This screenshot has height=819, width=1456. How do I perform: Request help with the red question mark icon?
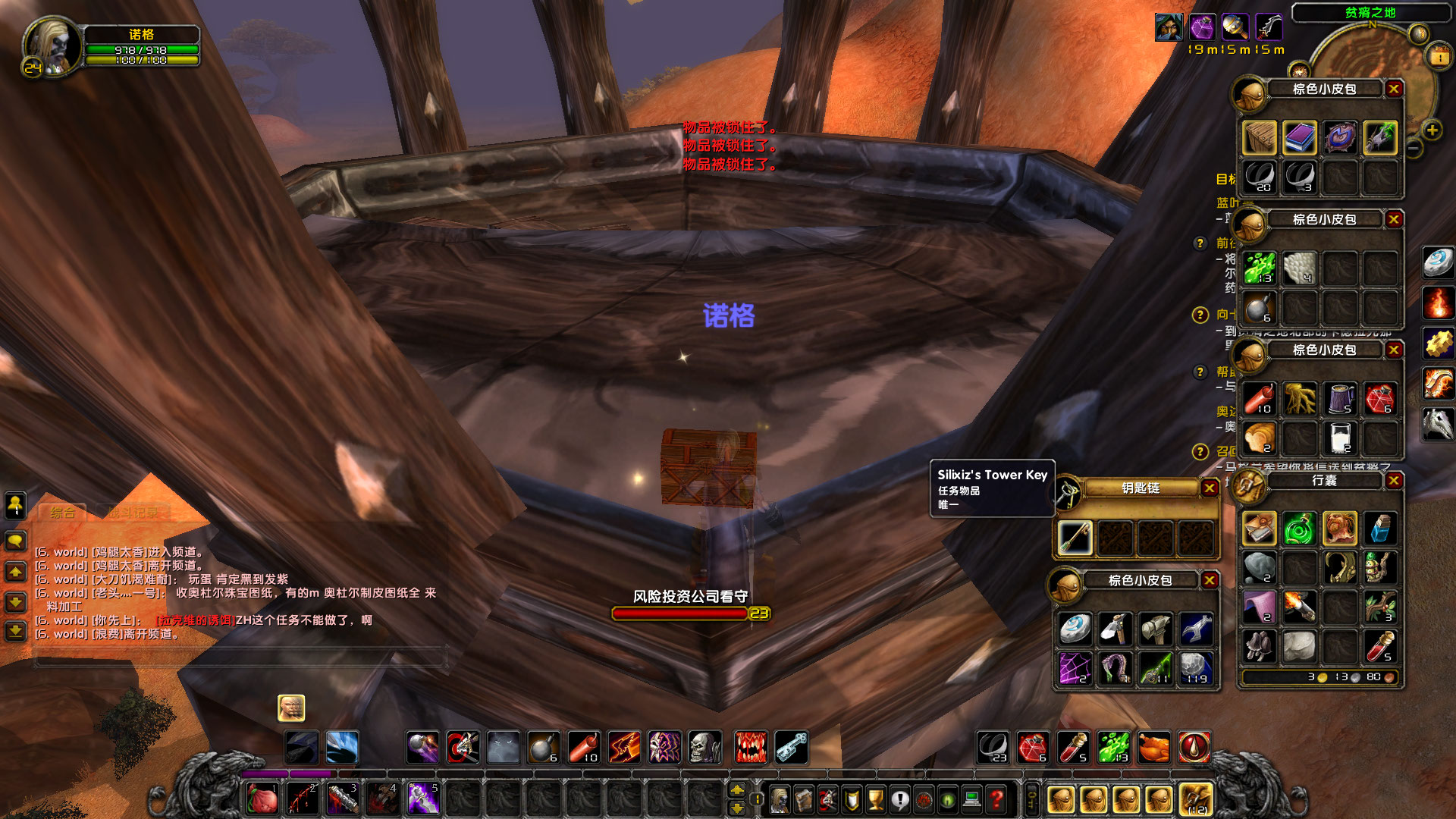pos(996,798)
